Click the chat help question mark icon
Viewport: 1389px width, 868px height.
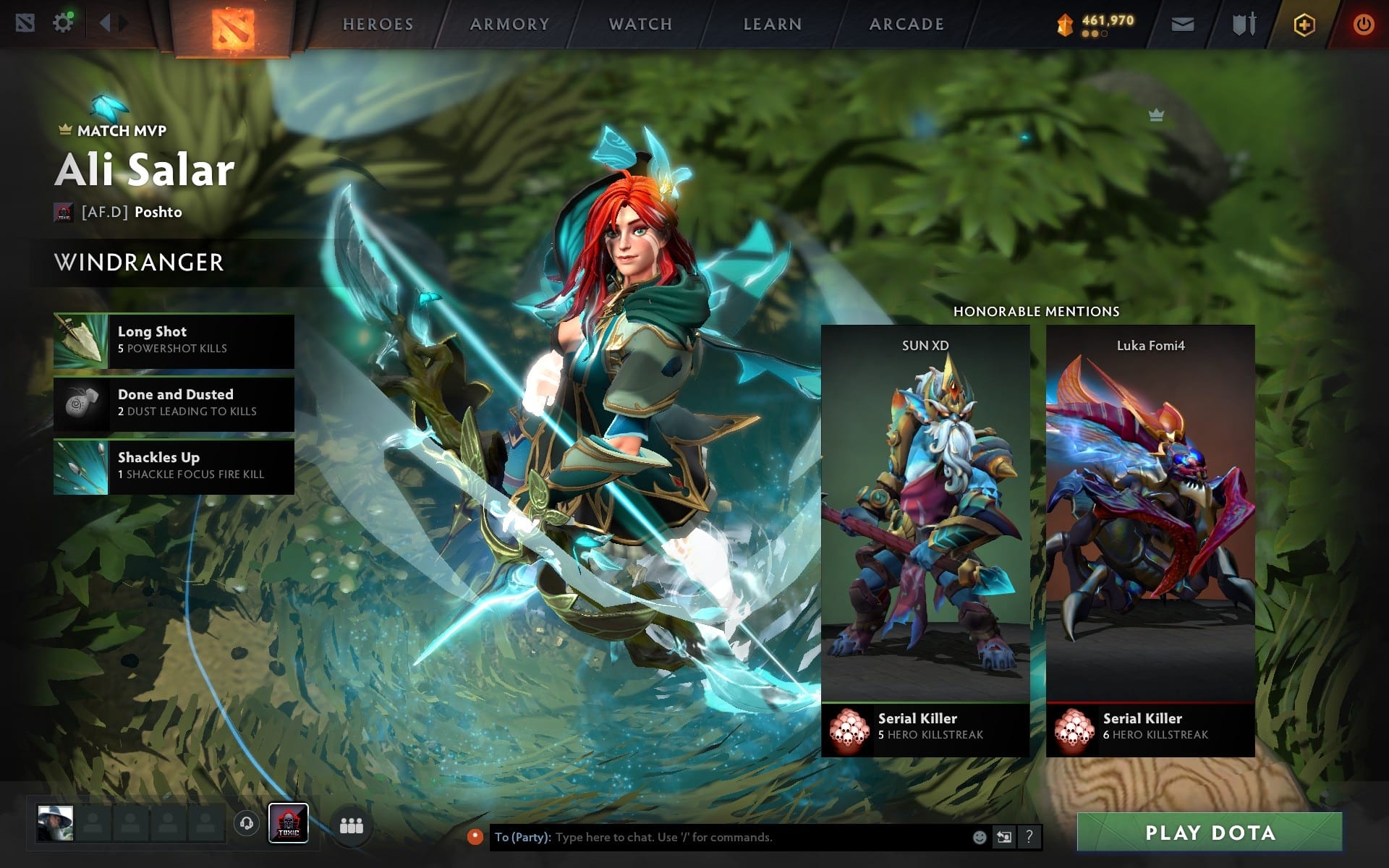tap(1030, 838)
